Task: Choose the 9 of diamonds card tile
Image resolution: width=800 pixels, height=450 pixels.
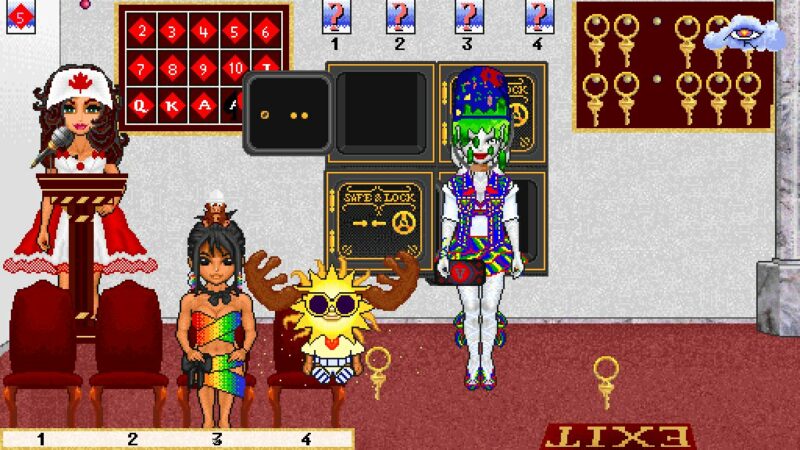Action: tap(204, 68)
